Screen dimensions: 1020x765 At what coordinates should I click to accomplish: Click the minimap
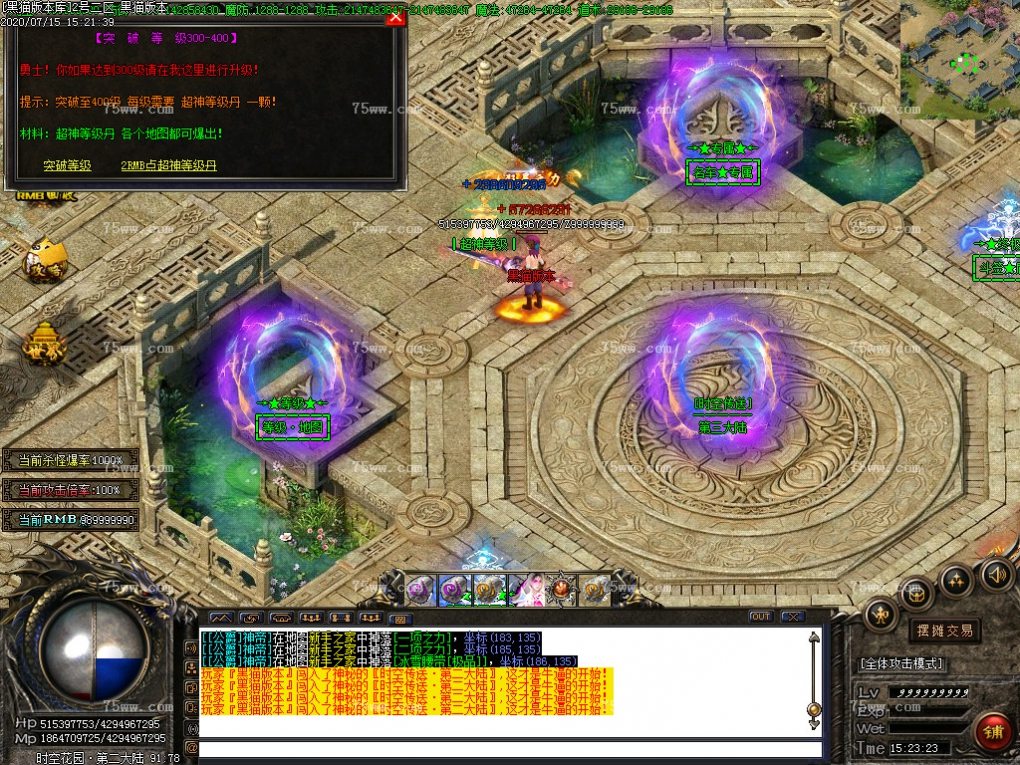point(959,60)
